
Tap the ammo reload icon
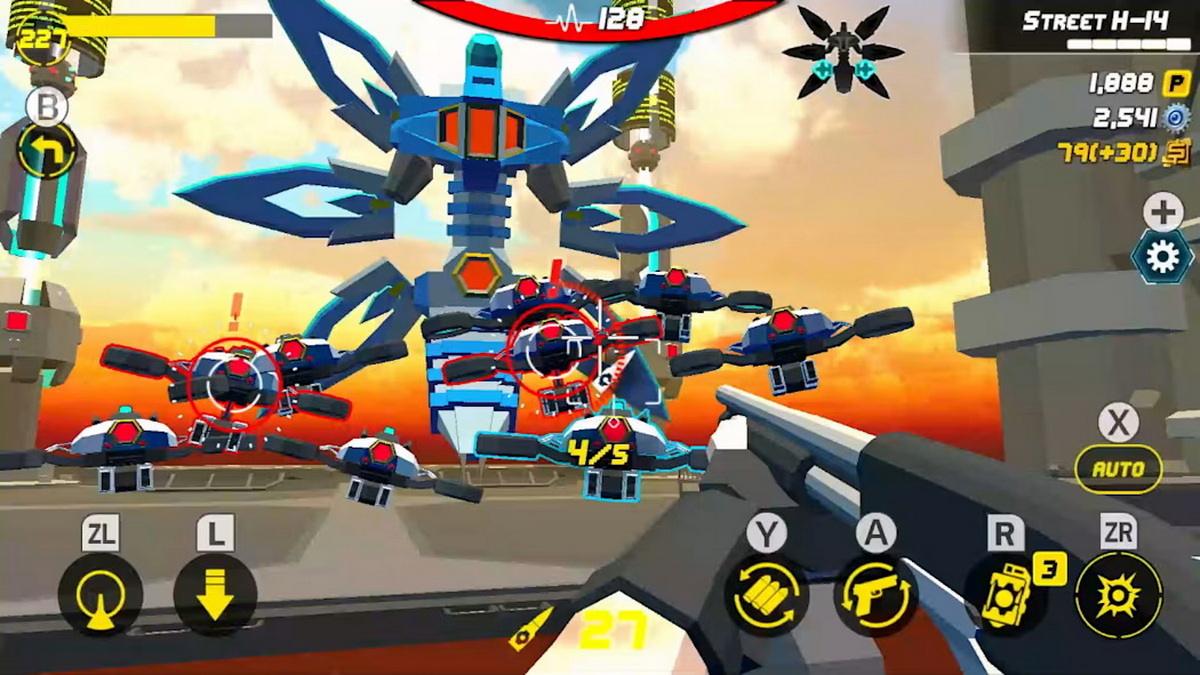[x=766, y=594]
